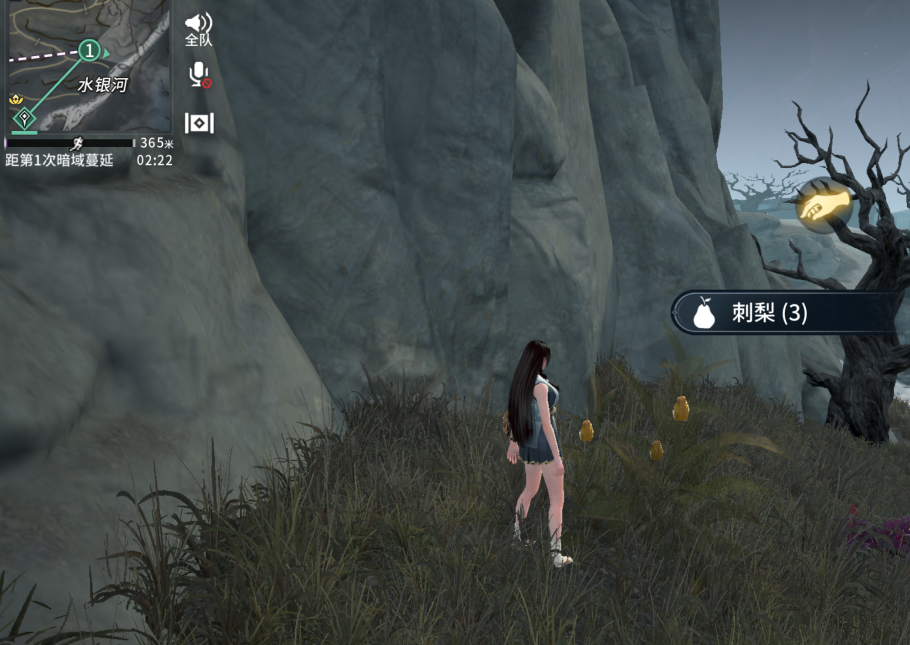The width and height of the screenshot is (910, 645).
Task: Open the minimap showing 水银河
Action: (x=90, y=68)
